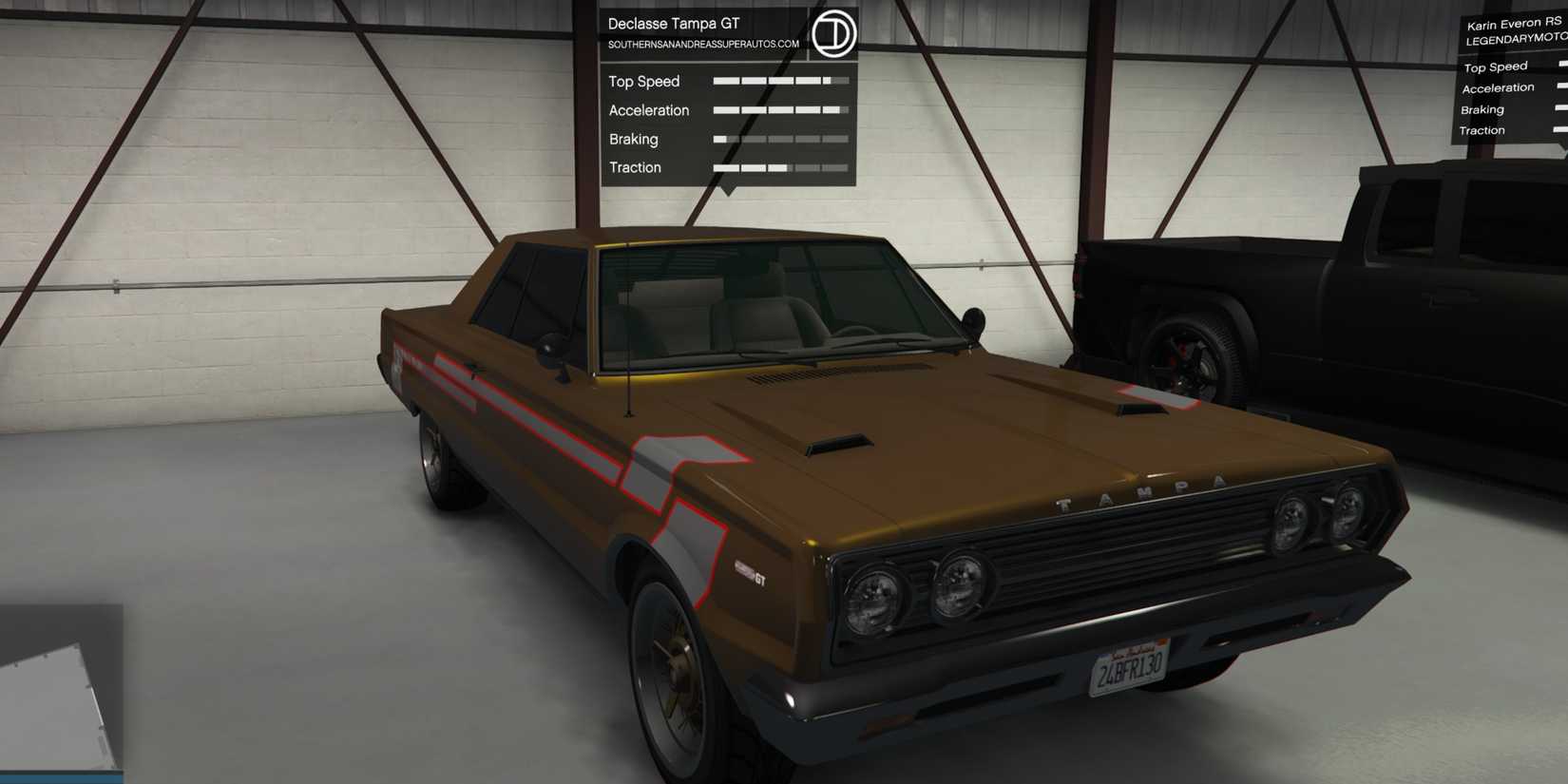1568x784 pixels.
Task: Open SOUTHERNSANANDREASSUPERAUTOS.COM link
Action: tap(703, 42)
